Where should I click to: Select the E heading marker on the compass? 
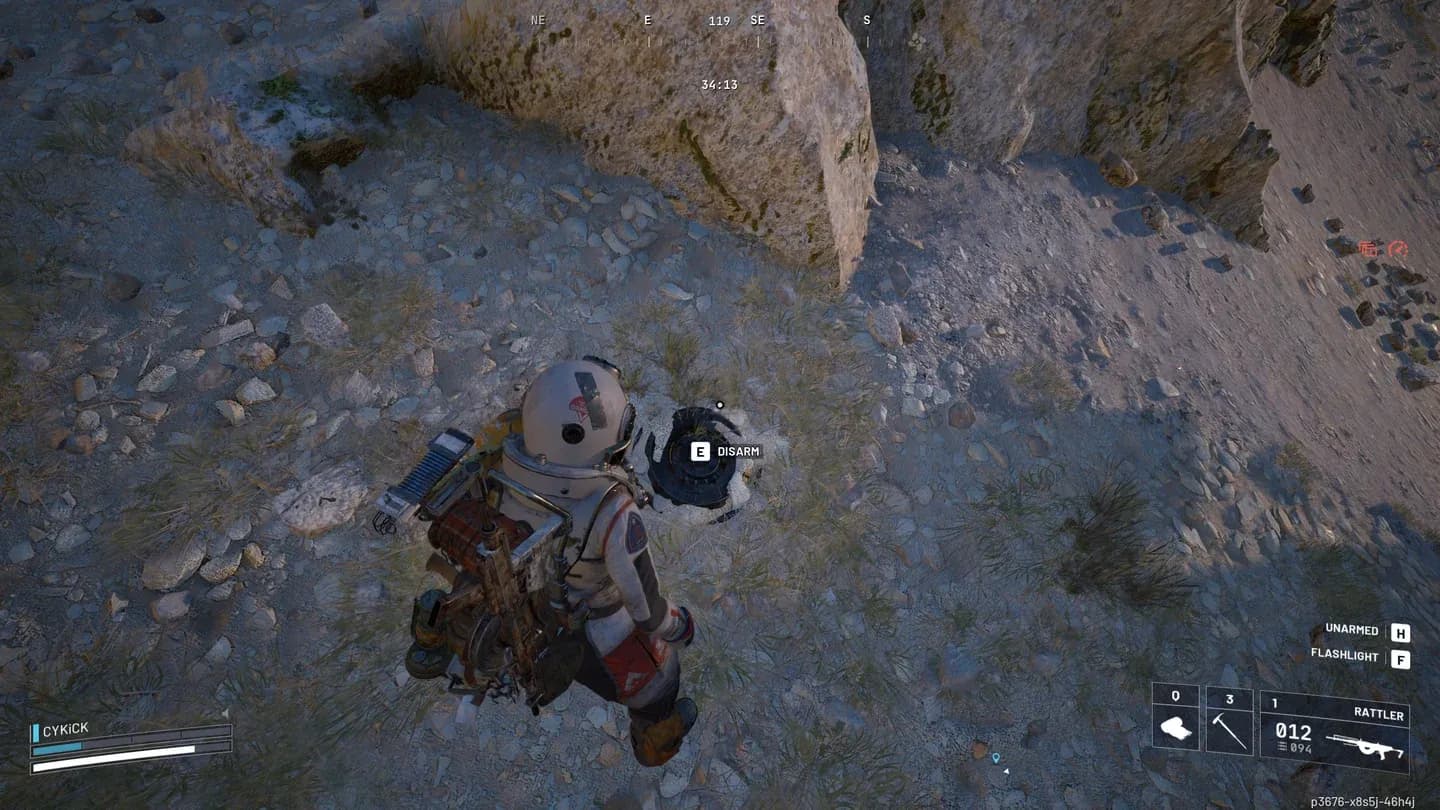tap(646, 19)
